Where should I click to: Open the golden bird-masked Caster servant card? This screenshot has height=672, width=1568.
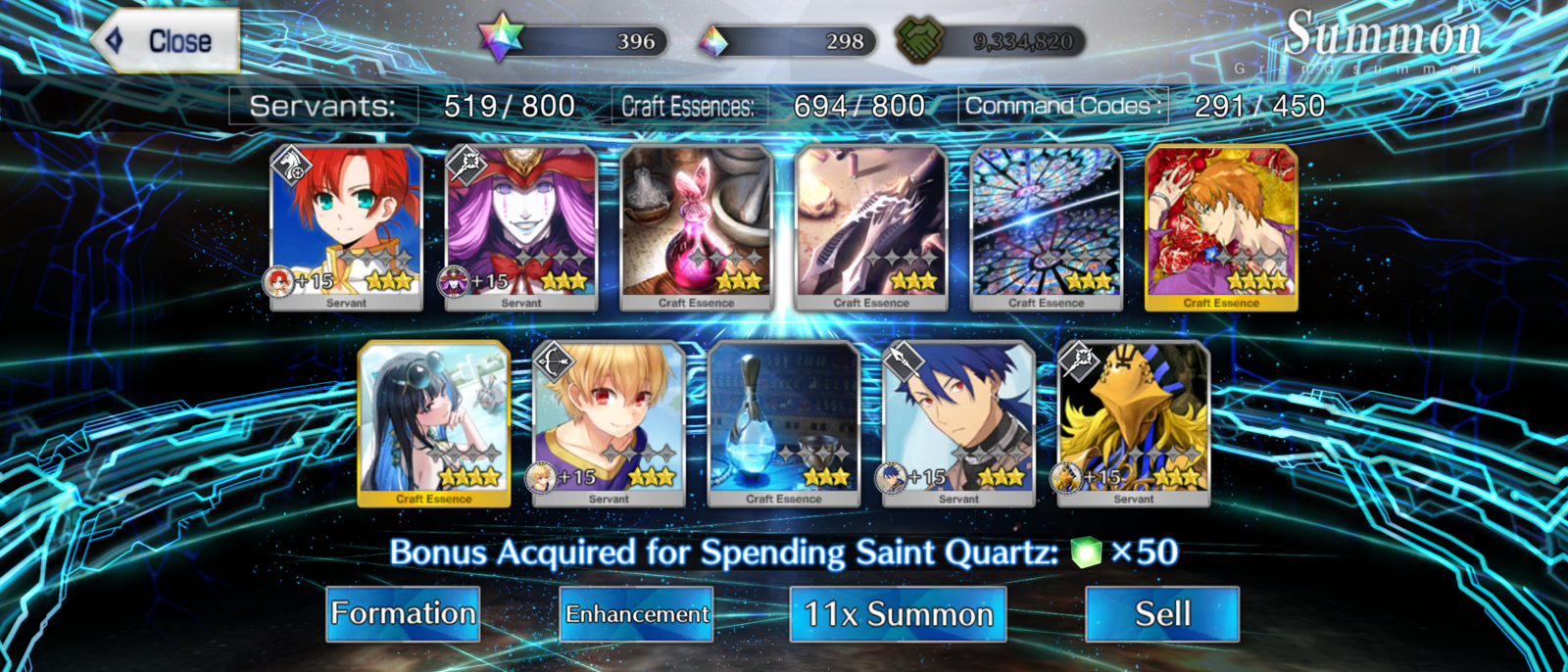(x=1134, y=423)
